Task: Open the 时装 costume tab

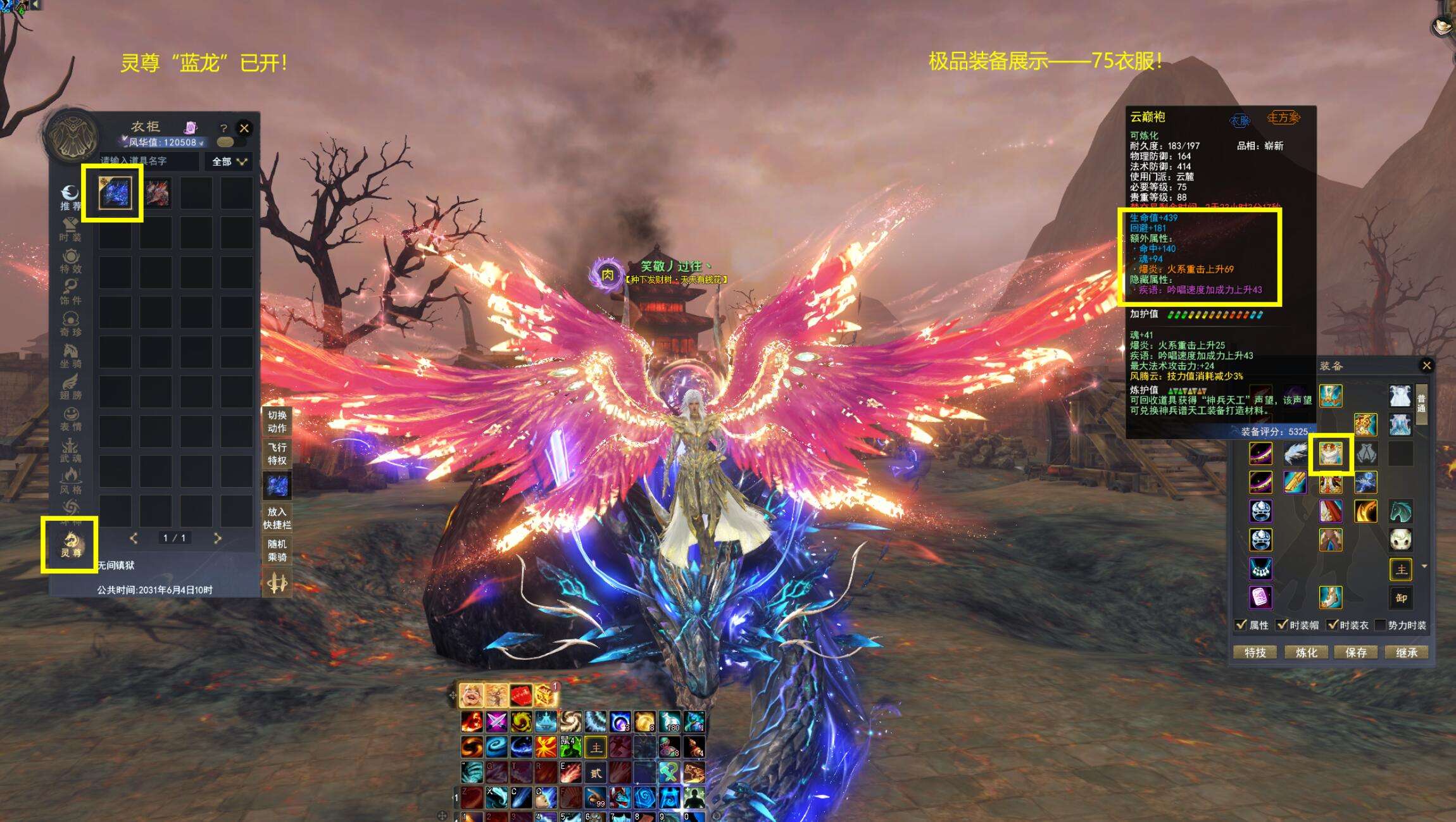Action: [x=70, y=229]
